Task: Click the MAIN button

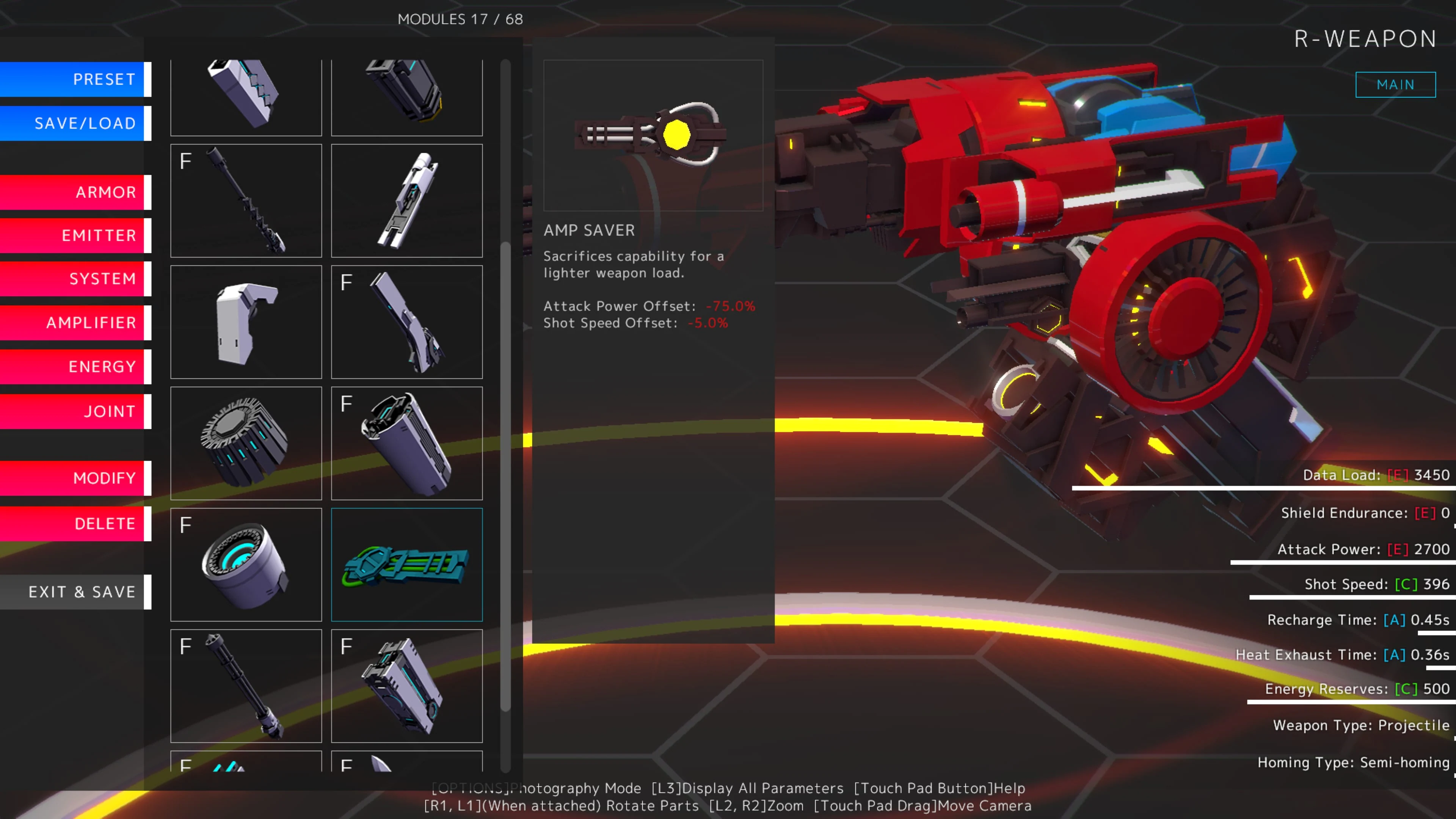Action: click(x=1395, y=84)
